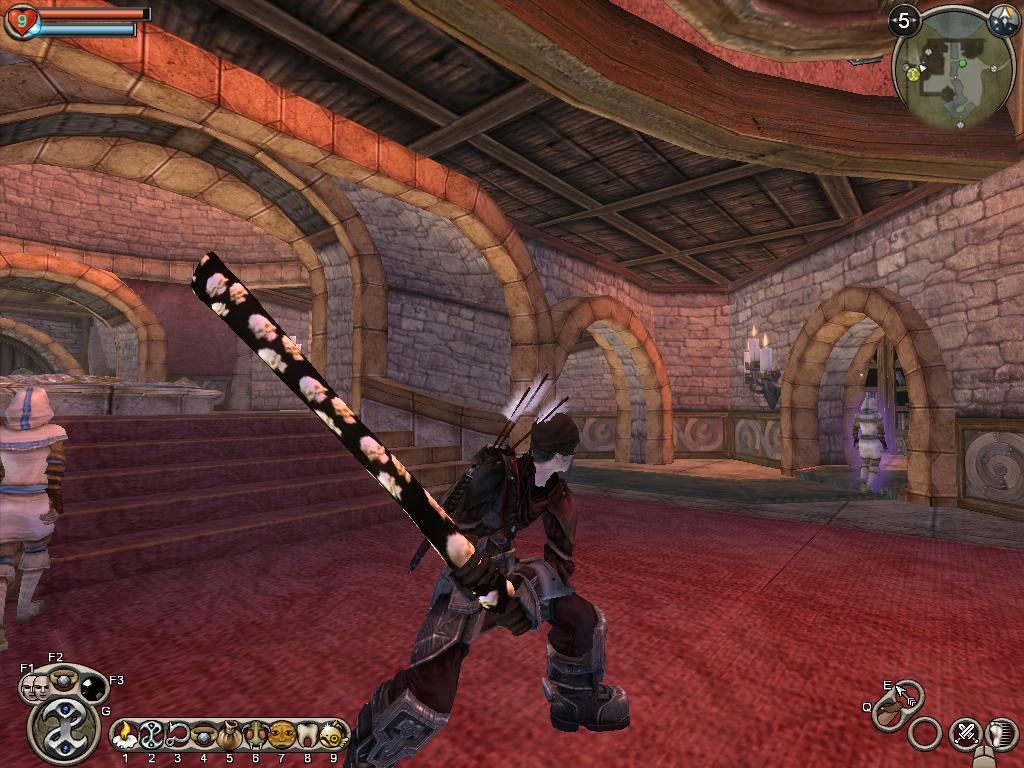The height and width of the screenshot is (768, 1024).
Task: Select the black orb menu icon
Action: click(x=92, y=687)
